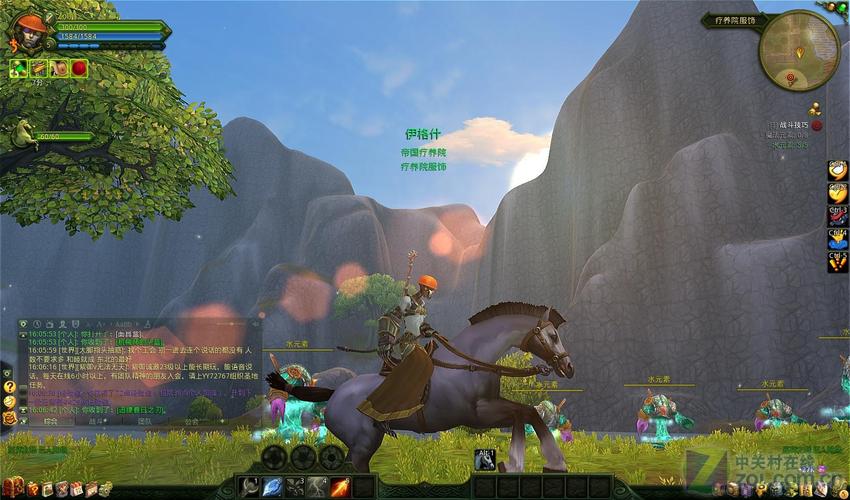
Task: Switch to the 团队 chat tab
Action: [144, 422]
